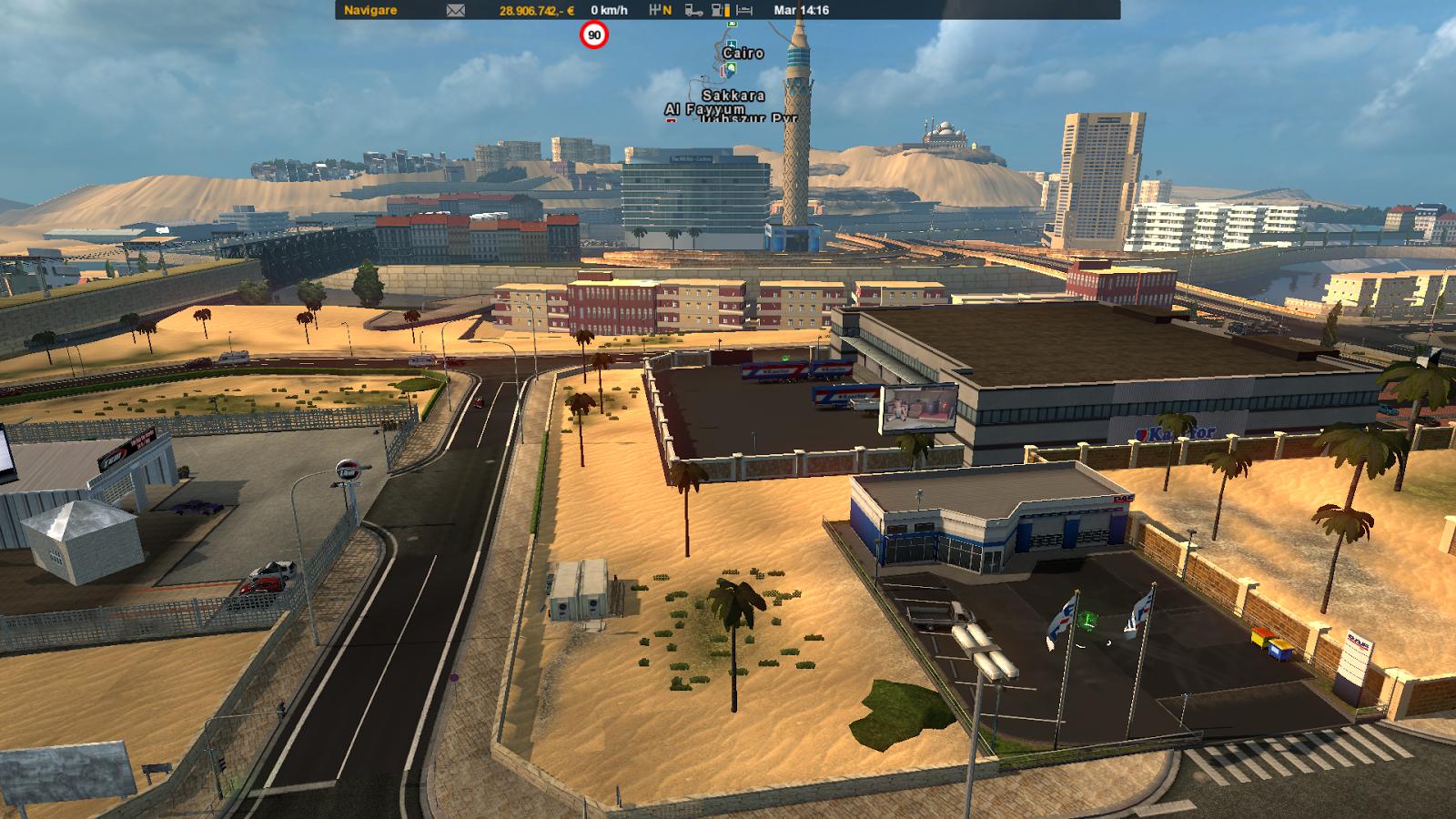
Task: Open the mail envelope icon
Action: [456, 11]
